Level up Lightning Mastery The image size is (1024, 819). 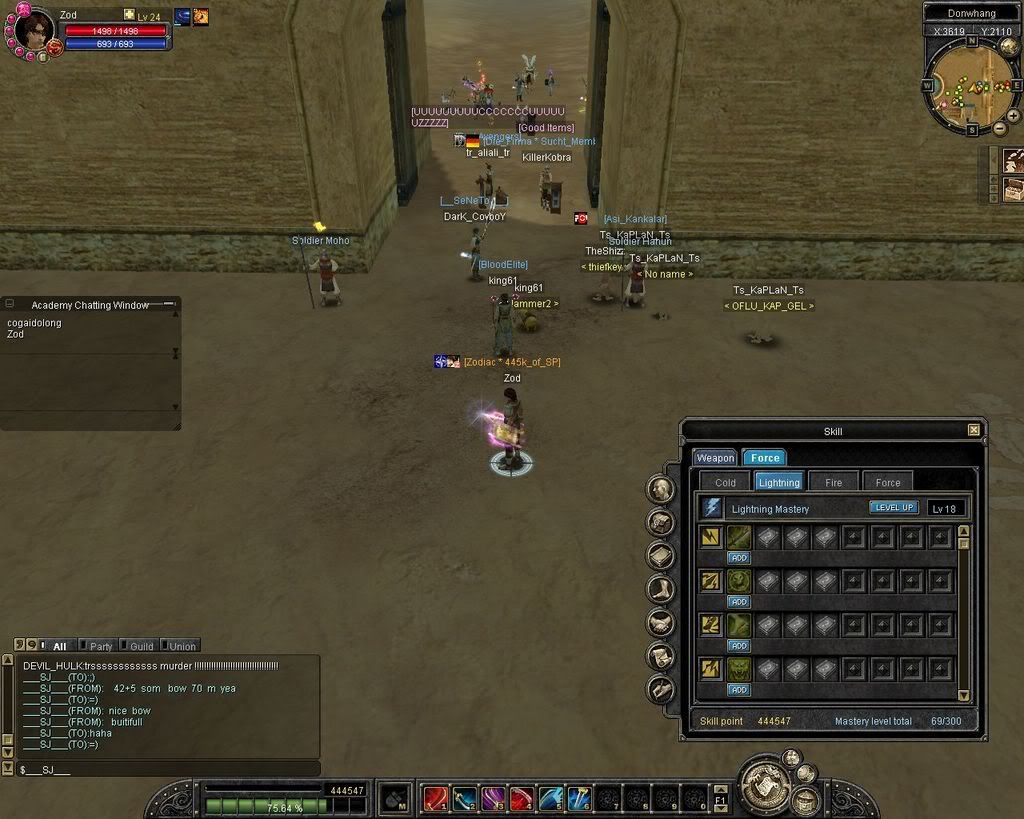893,508
